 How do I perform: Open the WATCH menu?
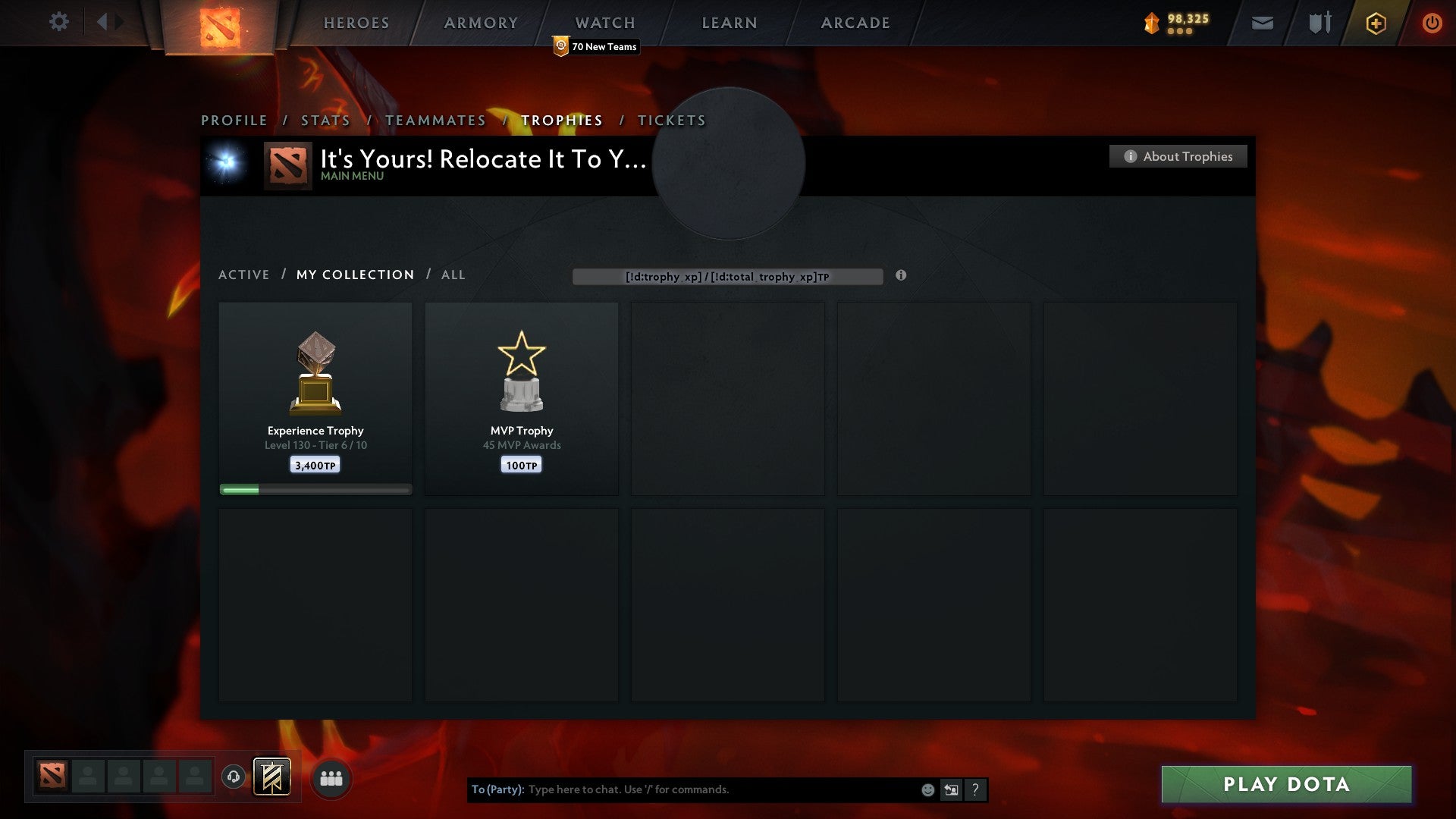coord(604,23)
